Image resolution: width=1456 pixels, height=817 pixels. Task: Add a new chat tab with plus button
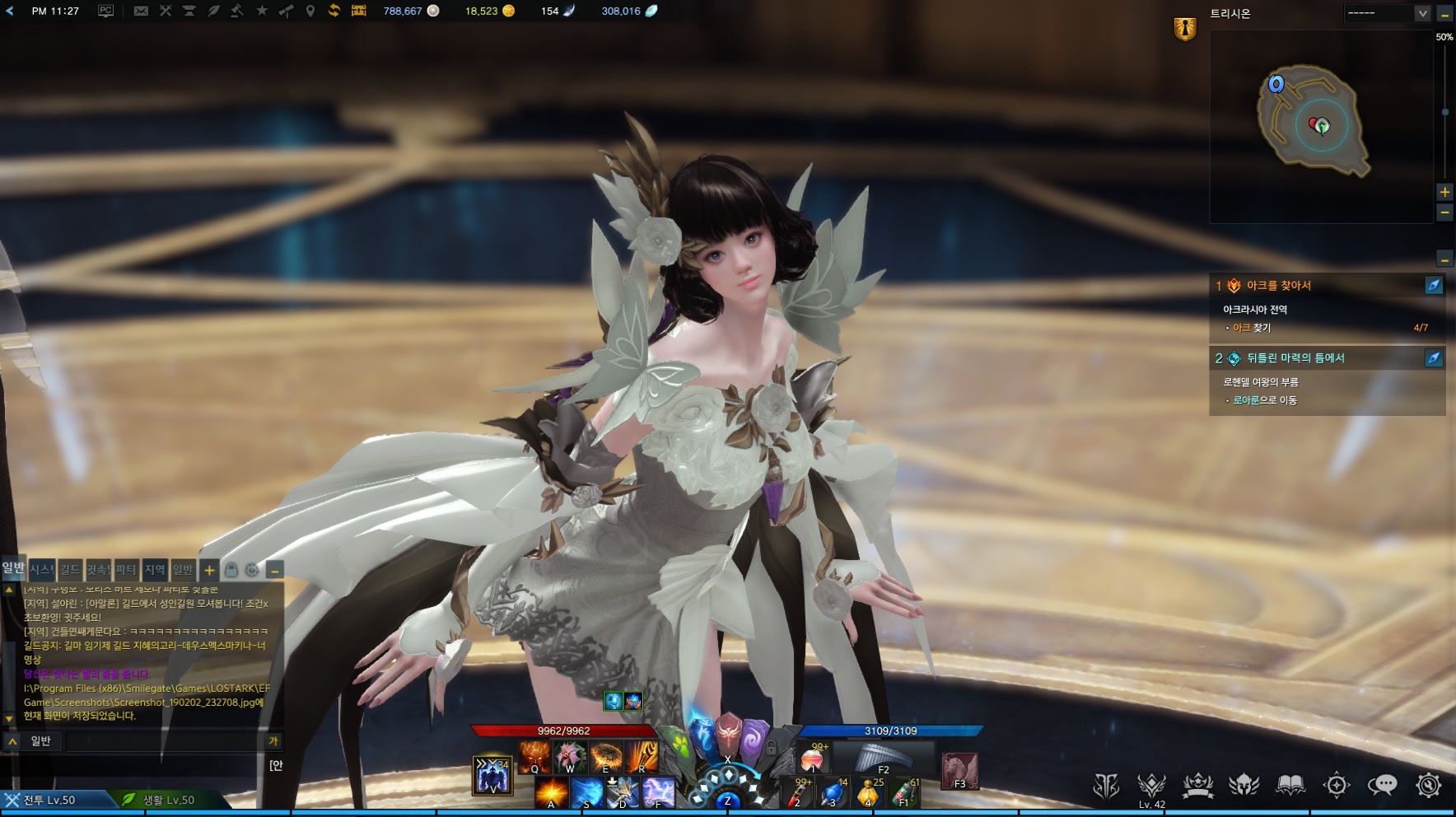[209, 570]
